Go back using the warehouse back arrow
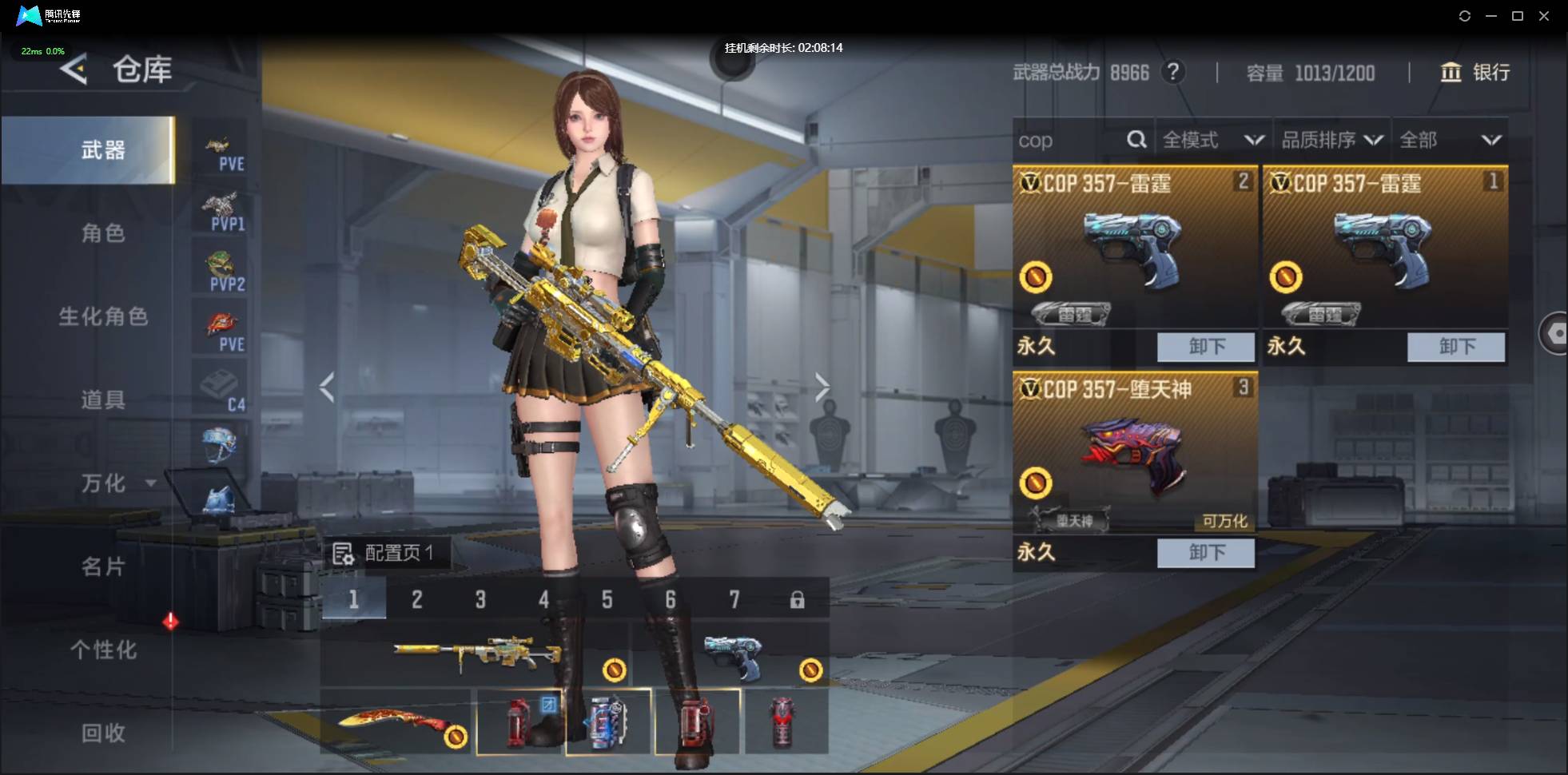The width and height of the screenshot is (1568, 775). point(74,70)
